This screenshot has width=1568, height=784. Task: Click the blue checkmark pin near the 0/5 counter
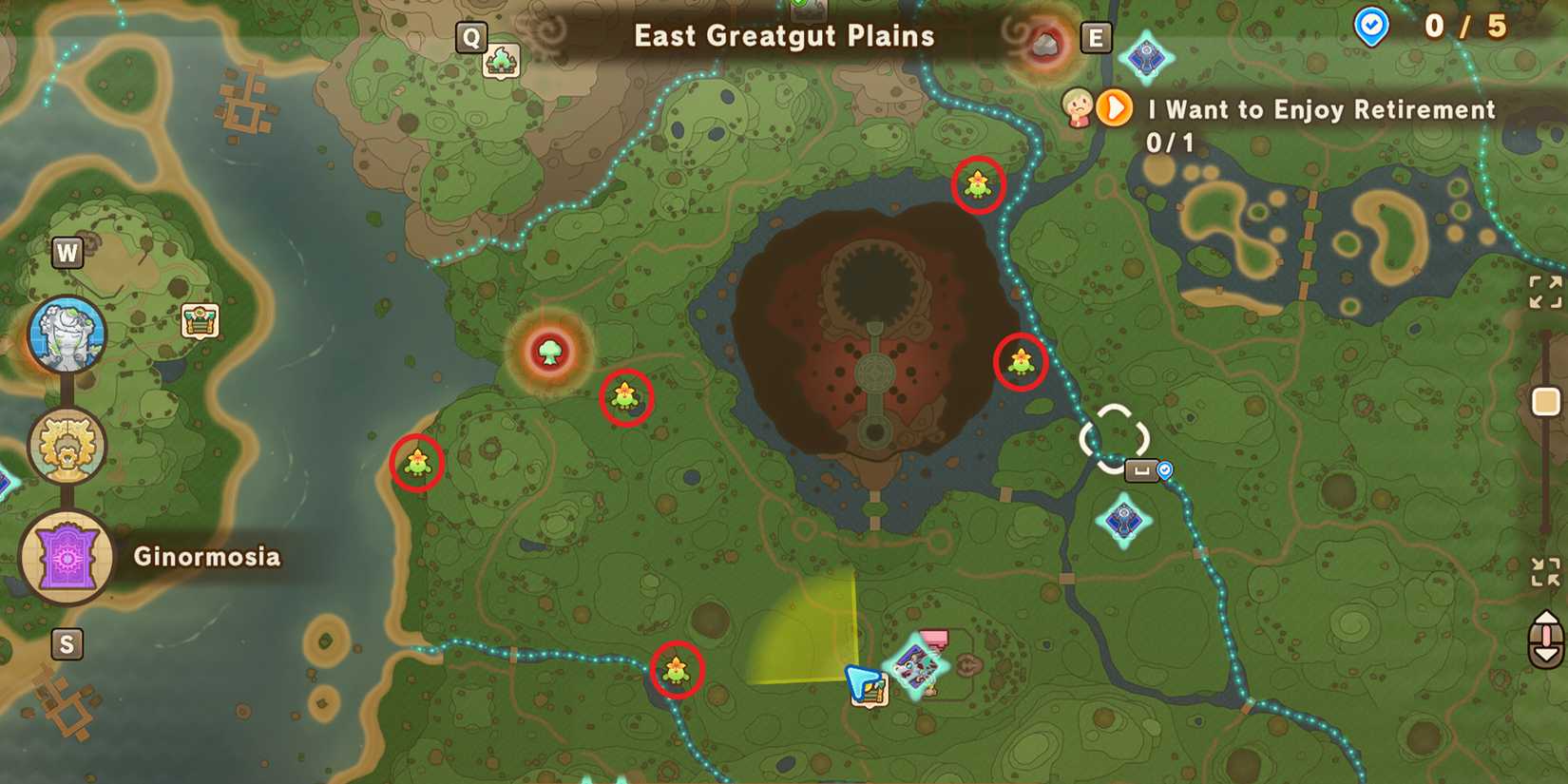coord(1369,27)
